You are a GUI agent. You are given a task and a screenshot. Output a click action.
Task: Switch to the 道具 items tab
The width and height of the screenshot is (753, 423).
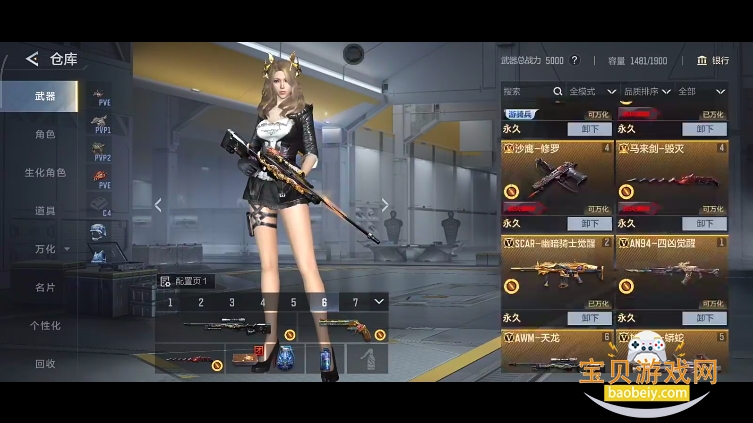click(x=44, y=211)
